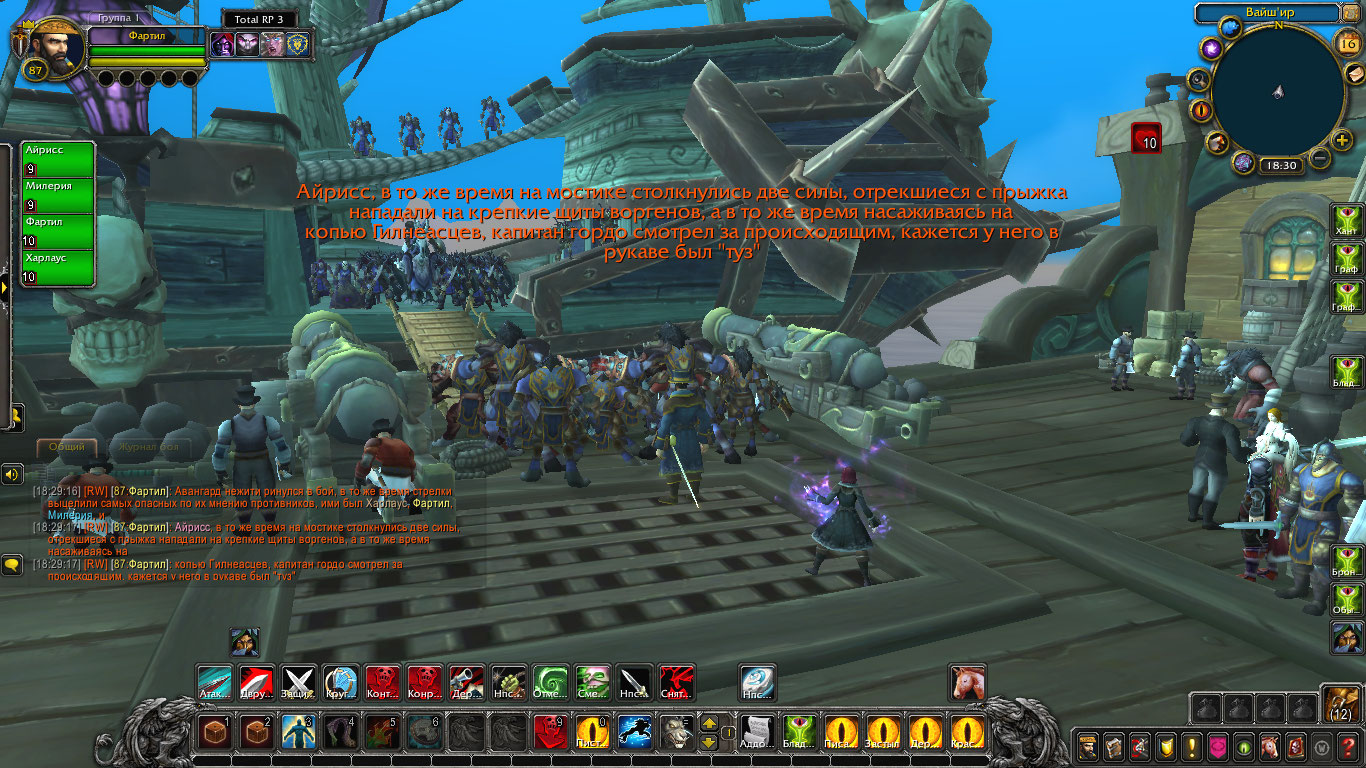Viewport: 1366px width, 768px height.
Task: Open the quest log exclamation mark button
Action: tap(1192, 746)
